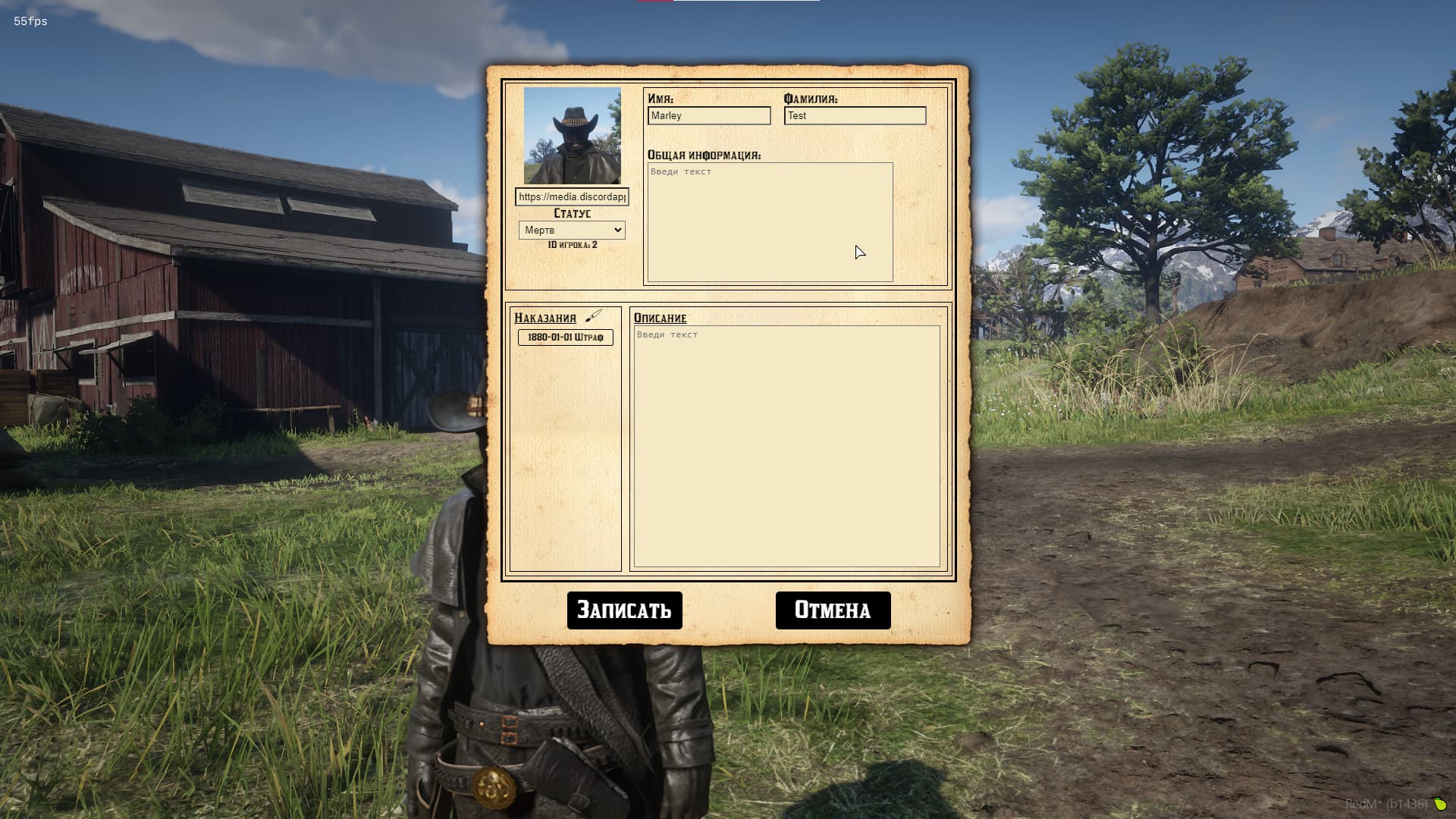Viewport: 1456px width, 819px height.
Task: Click the Наказания section header
Action: click(545, 318)
